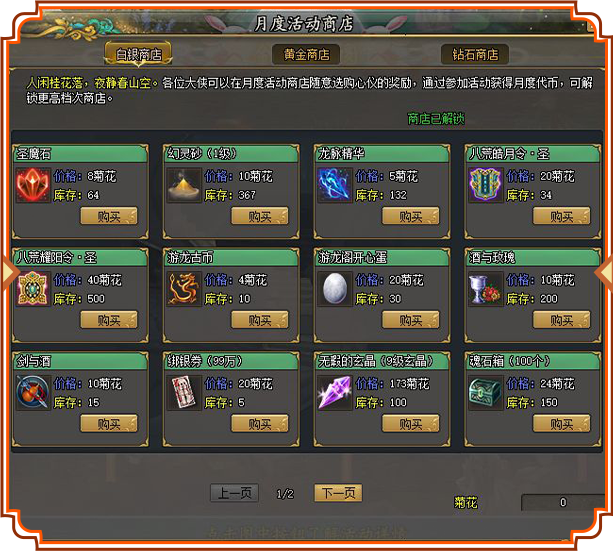Buy 绑银券 (99万)
This screenshot has height=551, width=613.
(x=259, y=424)
